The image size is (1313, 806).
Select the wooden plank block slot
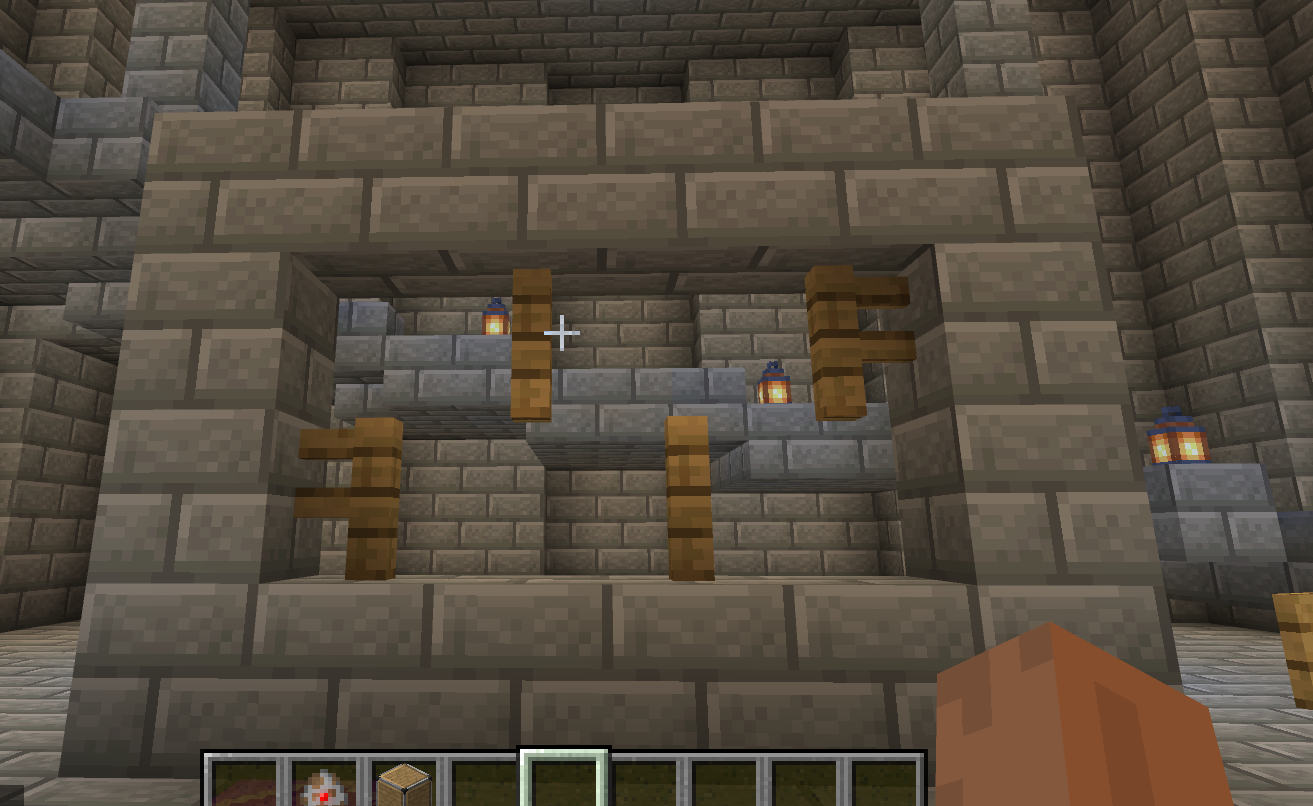tap(404, 784)
